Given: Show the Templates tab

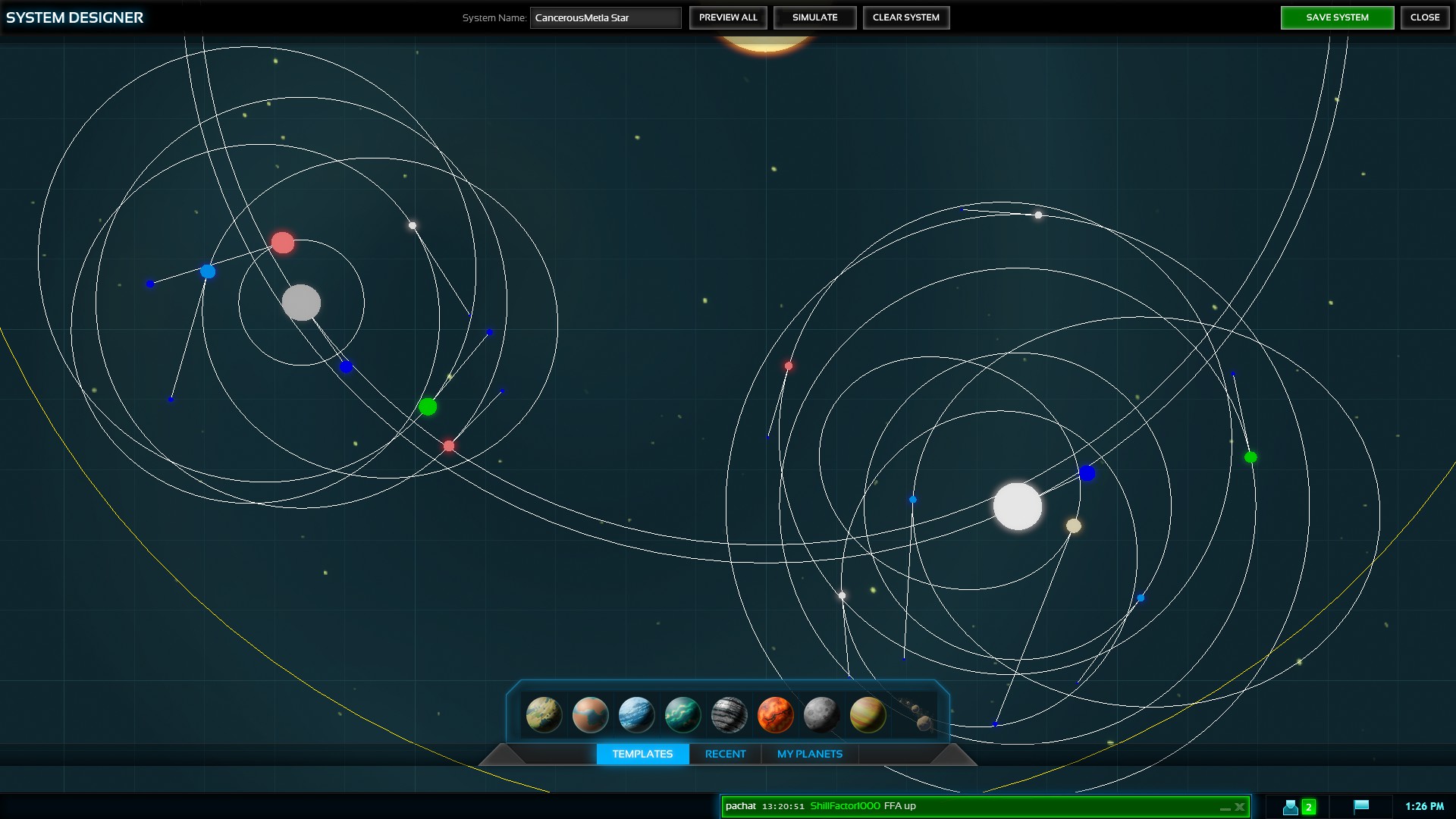Looking at the screenshot, I should (x=642, y=754).
